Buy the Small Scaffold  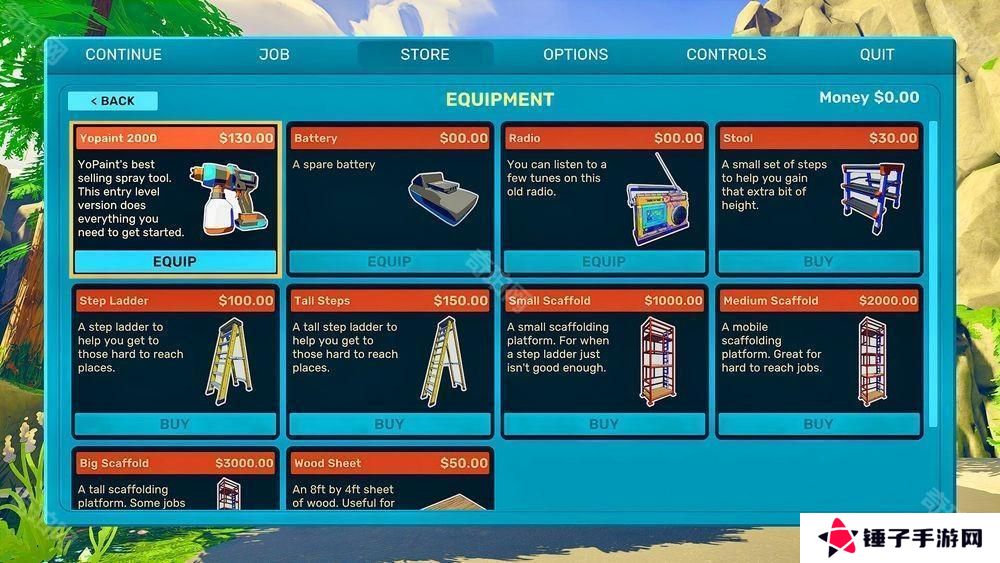603,424
